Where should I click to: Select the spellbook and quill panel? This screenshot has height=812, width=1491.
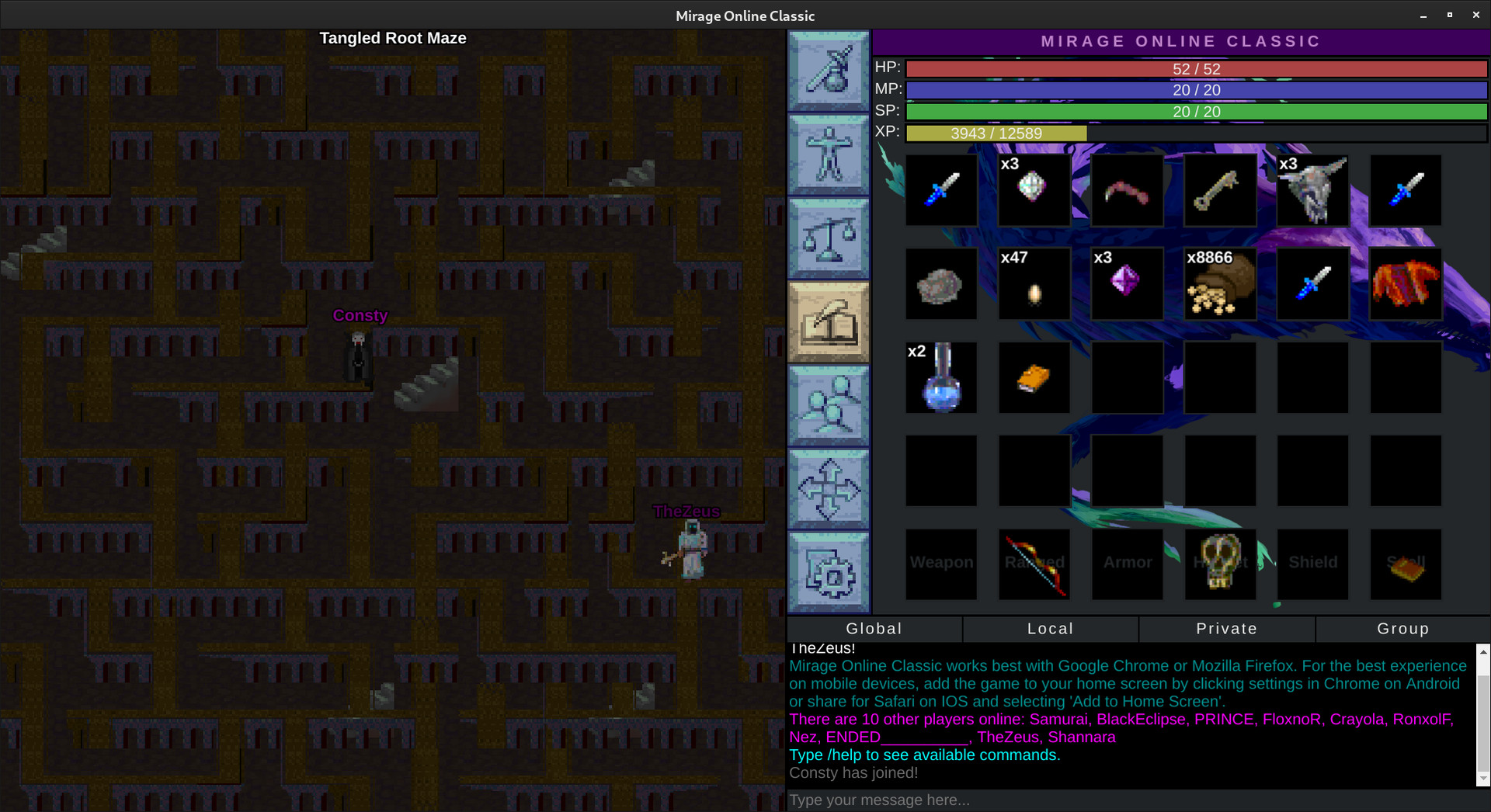[829, 321]
